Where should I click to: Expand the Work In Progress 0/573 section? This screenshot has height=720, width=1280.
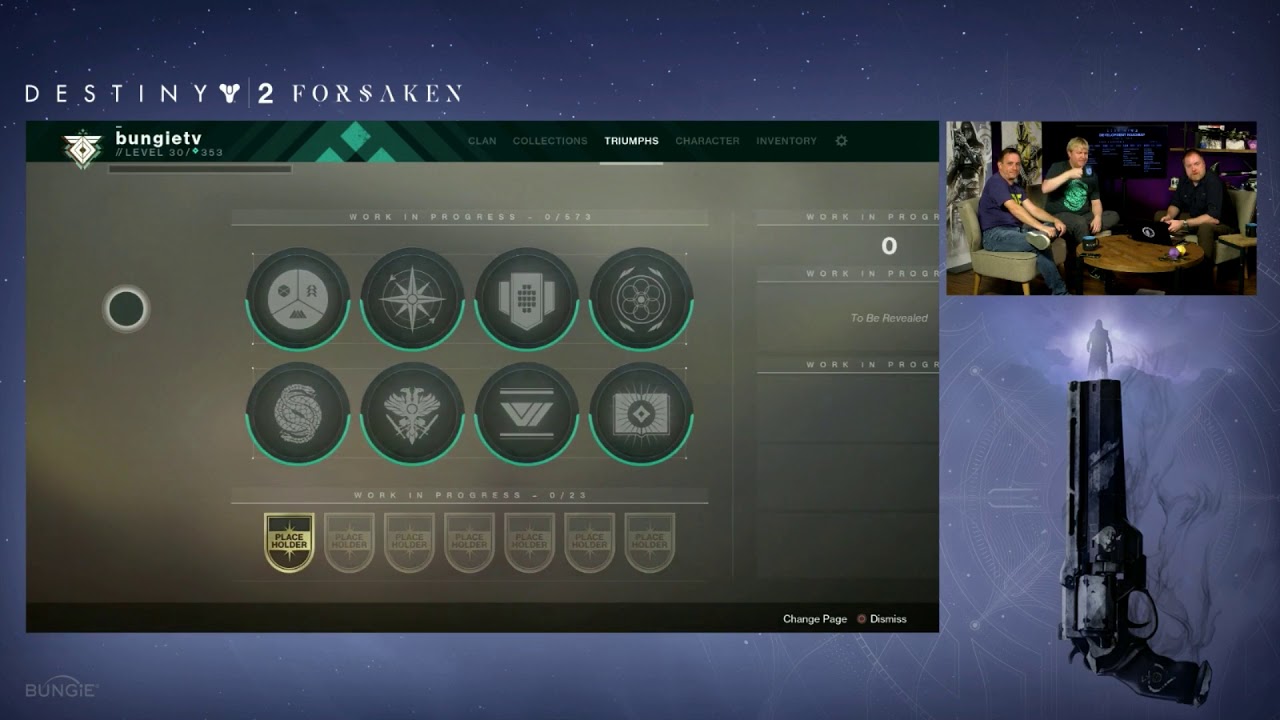coord(470,214)
